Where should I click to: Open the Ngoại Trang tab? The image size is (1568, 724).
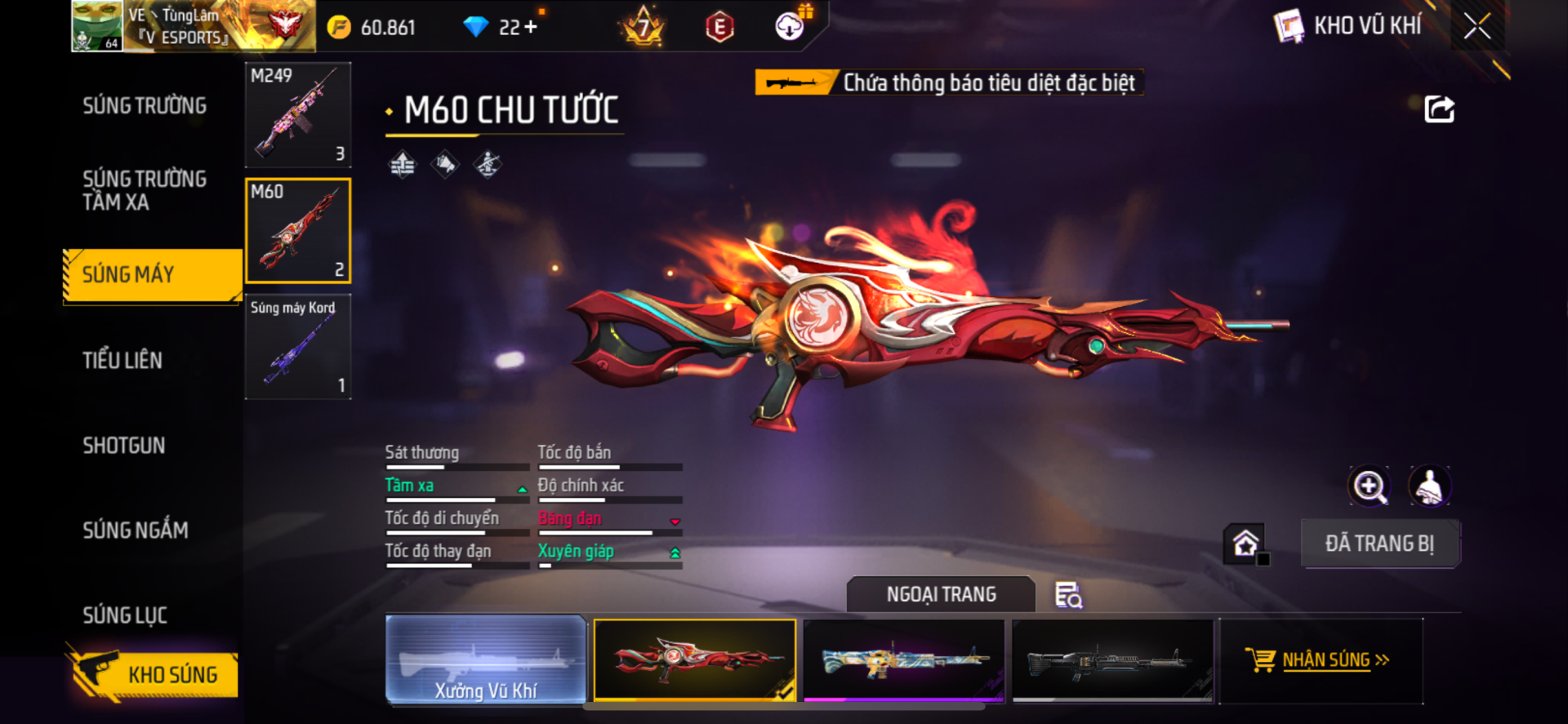pyautogui.click(x=941, y=594)
